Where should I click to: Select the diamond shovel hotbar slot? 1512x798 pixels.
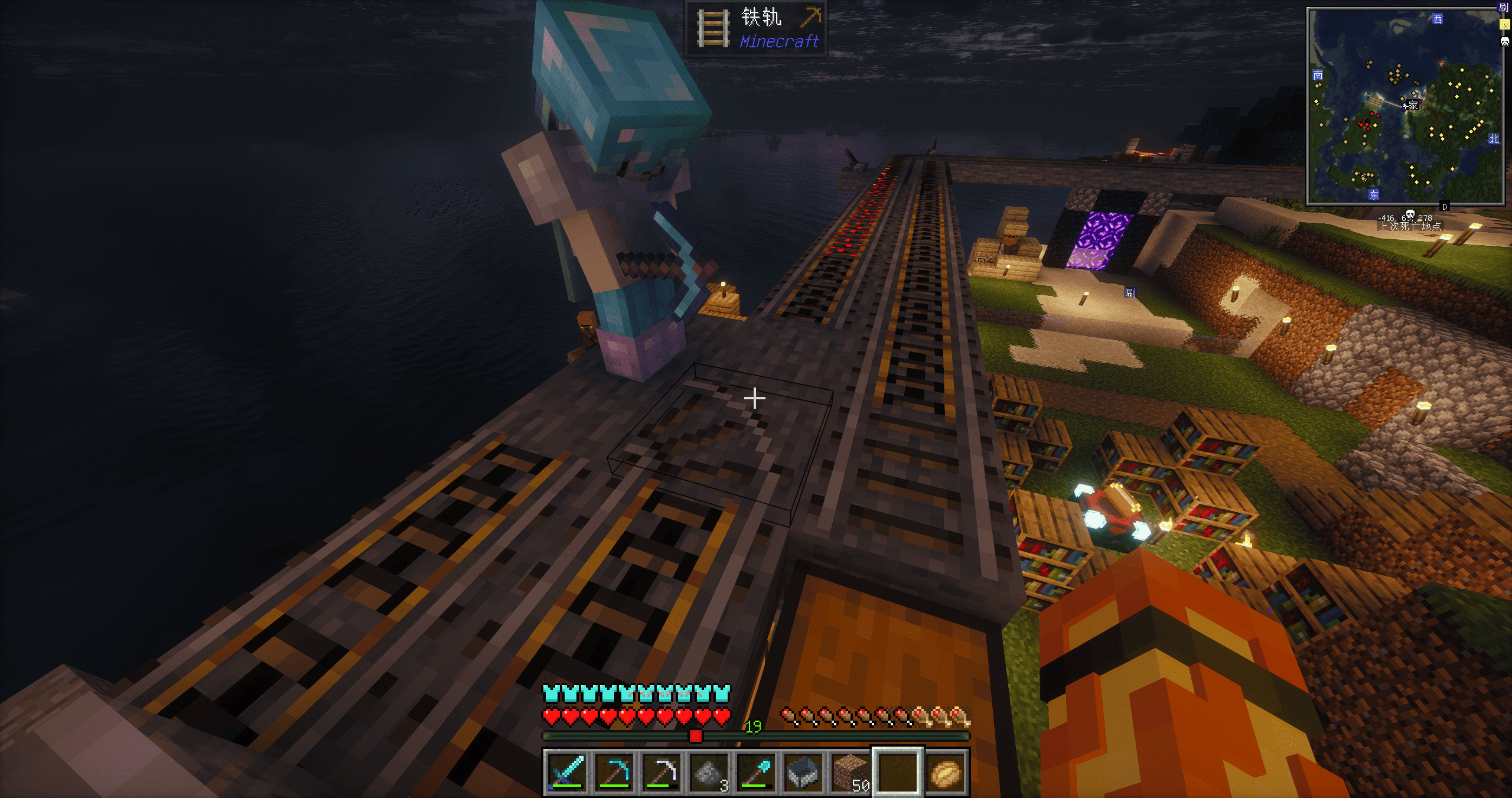756,771
